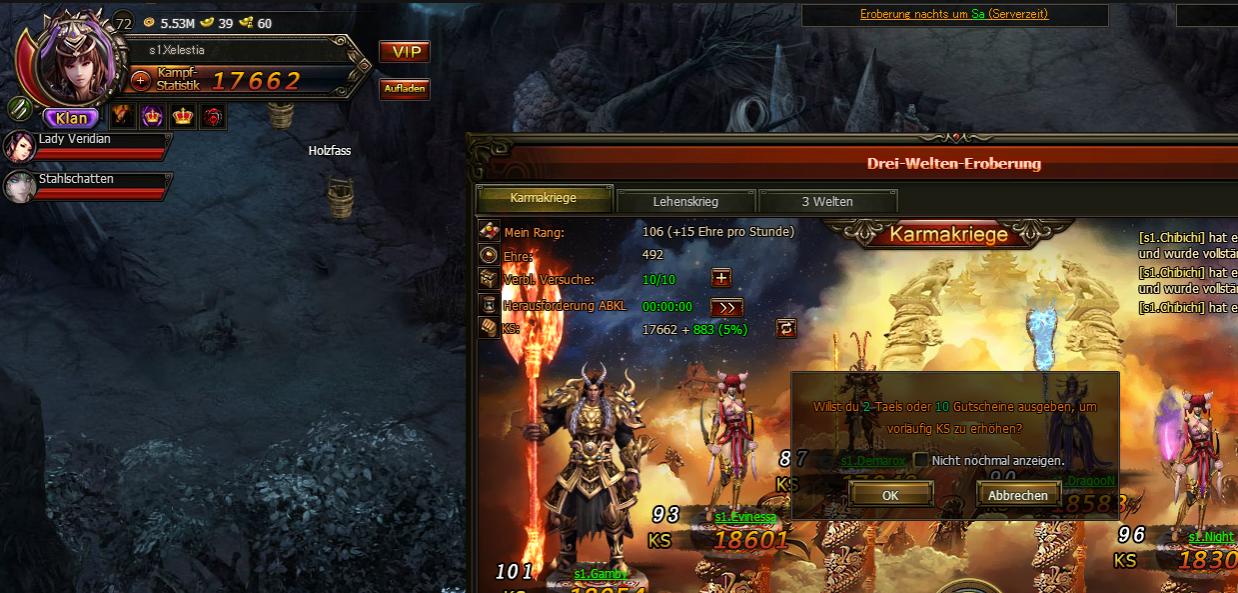
Task: Click the gold crown buff icon
Action: pyautogui.click(x=183, y=116)
